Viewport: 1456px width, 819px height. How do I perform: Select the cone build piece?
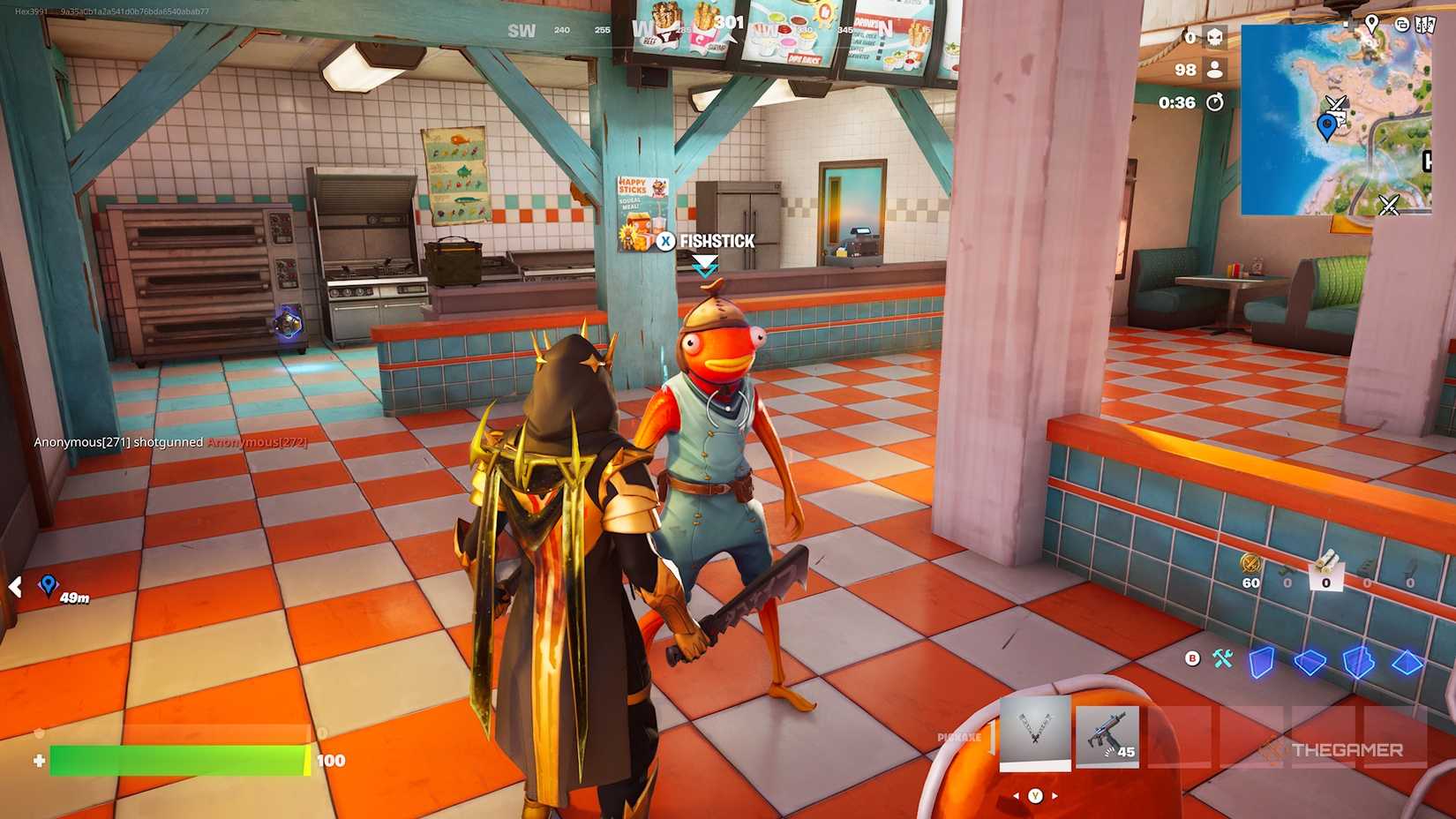point(1407,663)
